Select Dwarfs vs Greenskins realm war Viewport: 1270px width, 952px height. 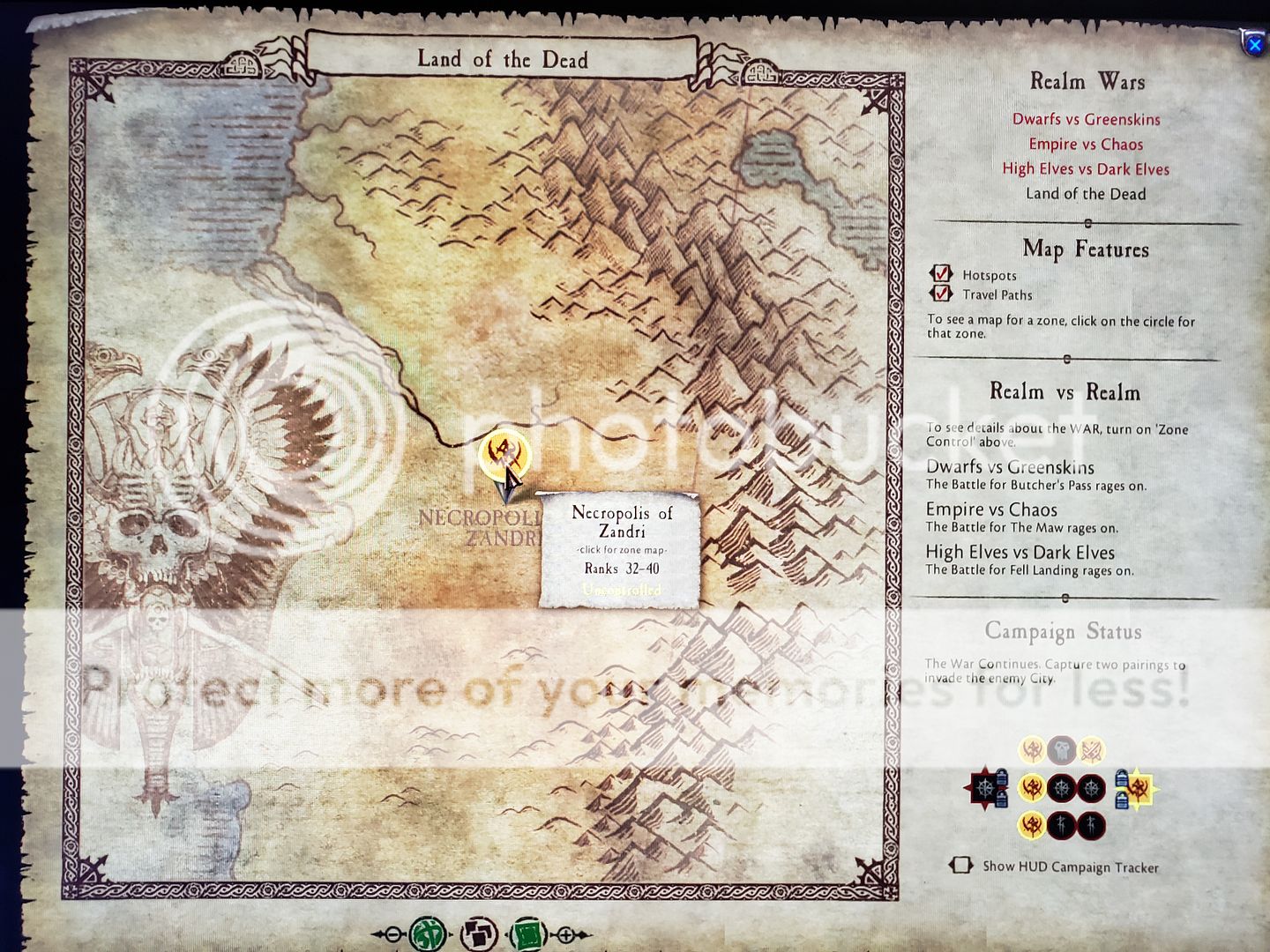pyautogui.click(x=1086, y=119)
